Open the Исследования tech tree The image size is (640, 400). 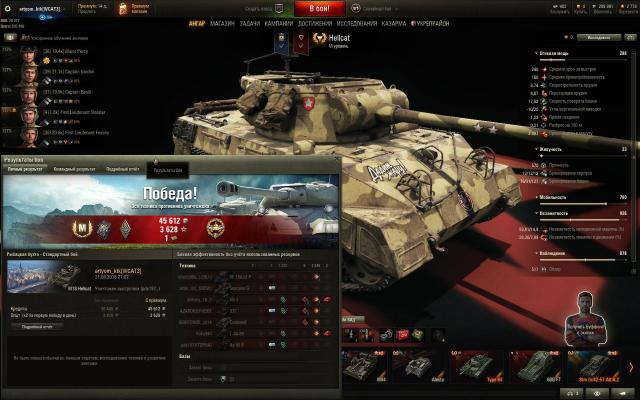click(357, 23)
